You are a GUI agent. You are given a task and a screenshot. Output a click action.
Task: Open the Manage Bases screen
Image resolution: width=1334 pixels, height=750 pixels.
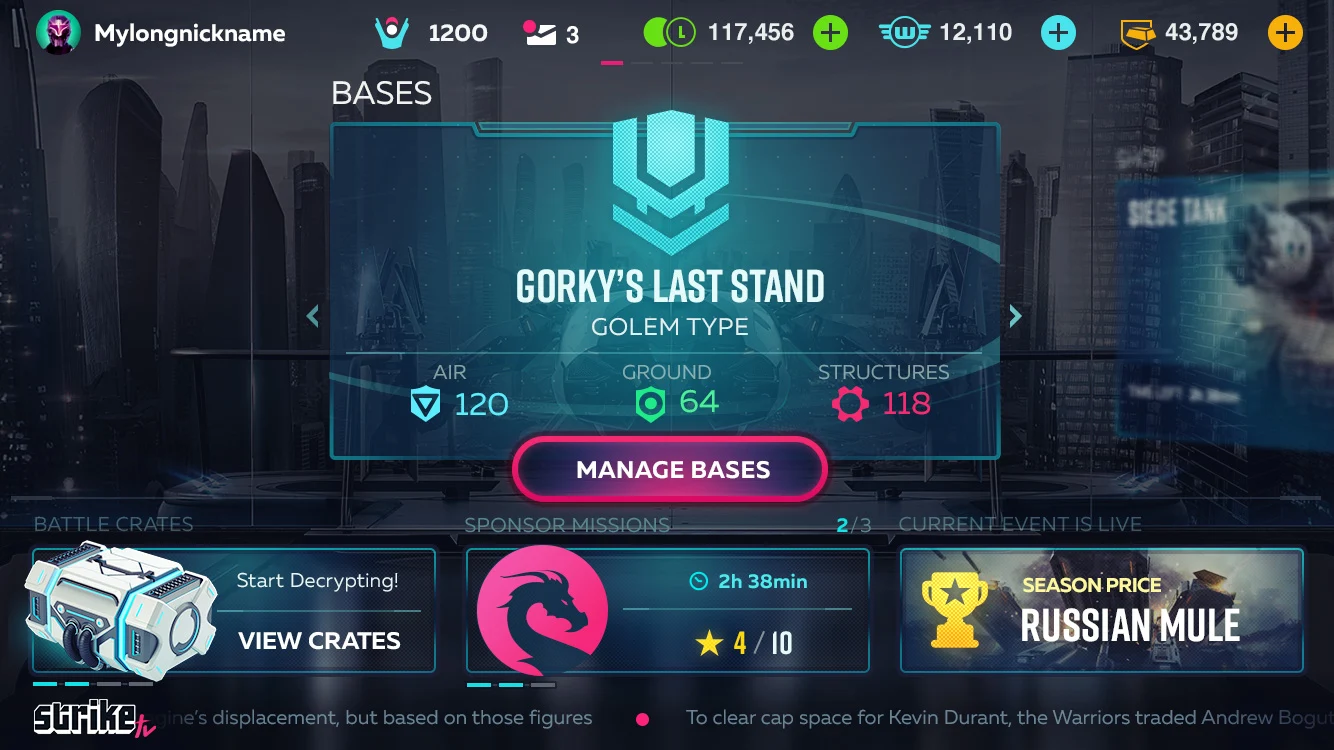670,469
